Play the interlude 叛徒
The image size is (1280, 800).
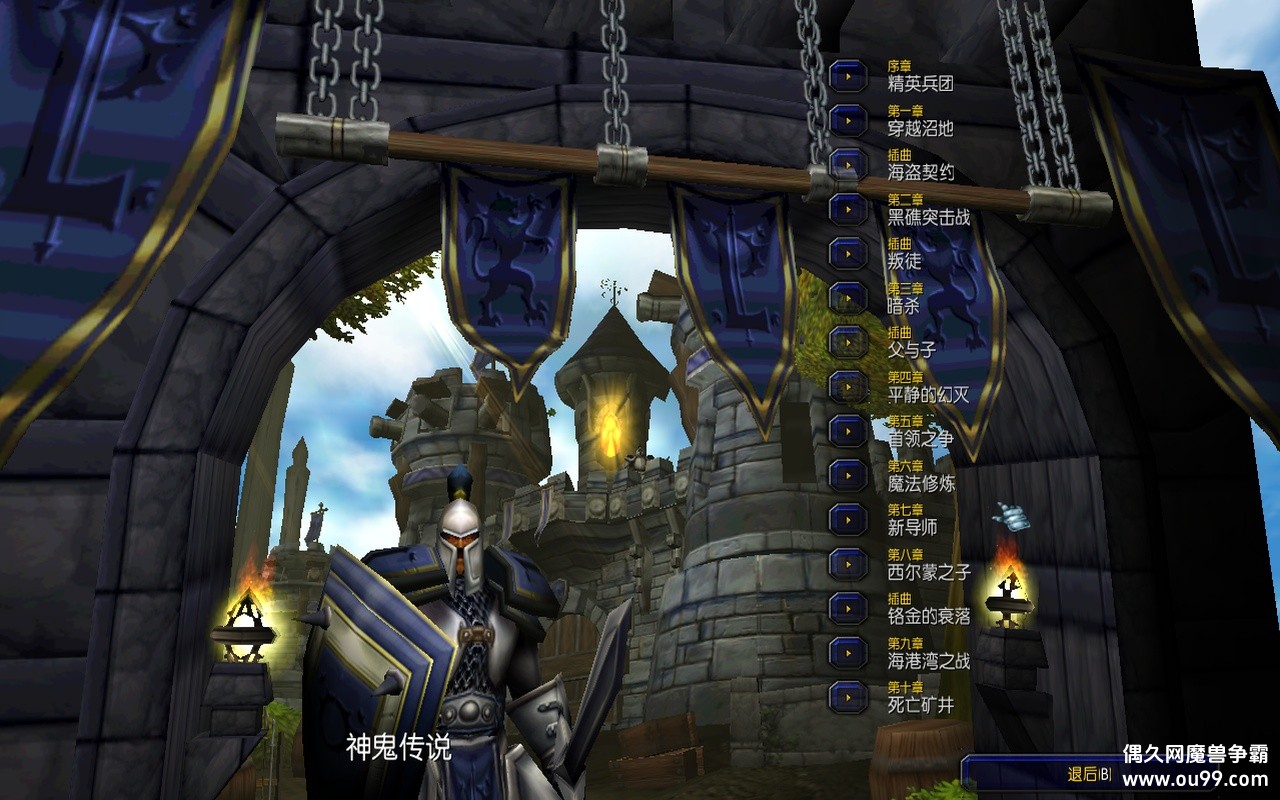click(x=848, y=253)
